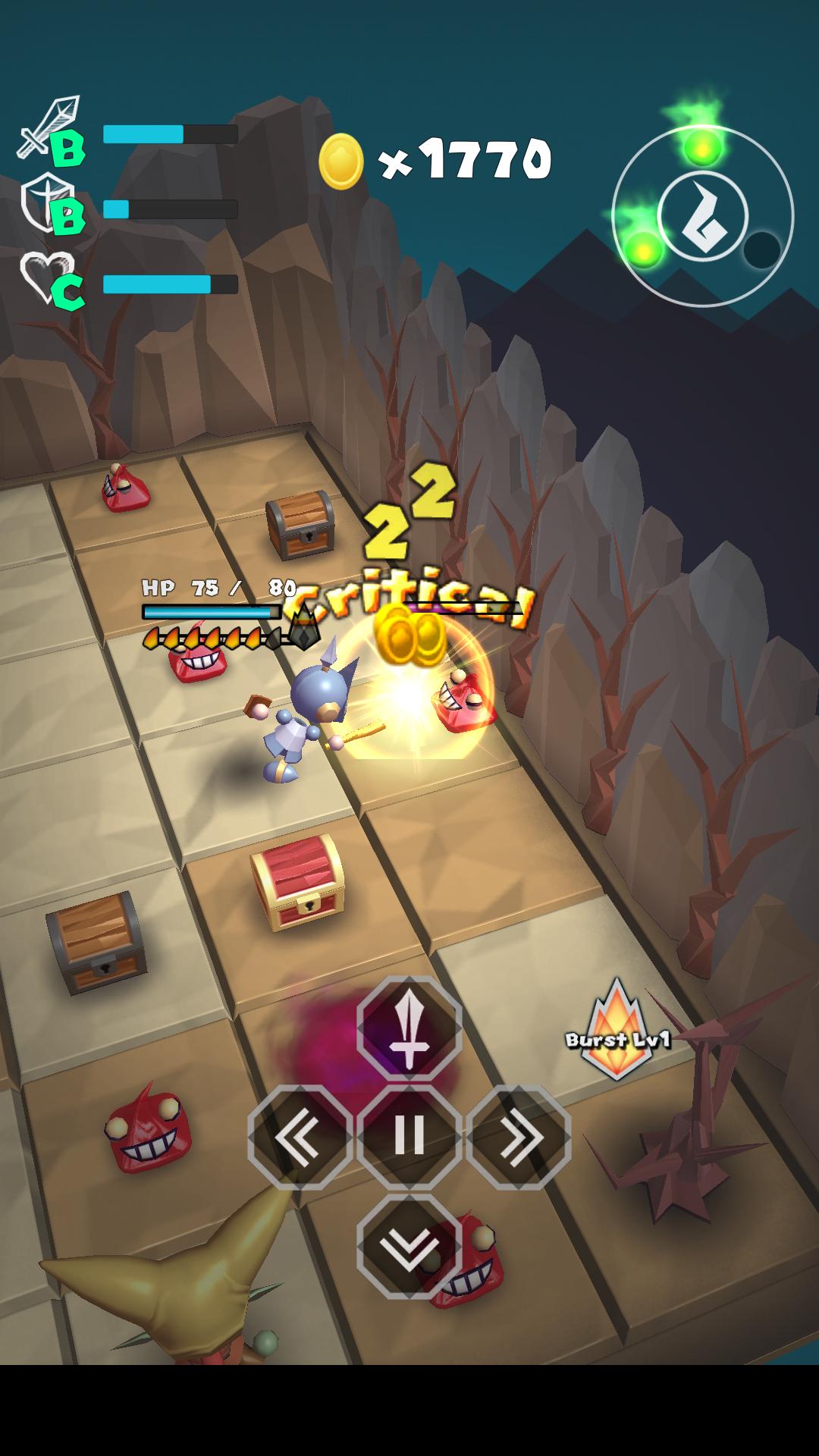Activate the Burst Lv1 flame skill
The width and height of the screenshot is (819, 1456).
617,1031
